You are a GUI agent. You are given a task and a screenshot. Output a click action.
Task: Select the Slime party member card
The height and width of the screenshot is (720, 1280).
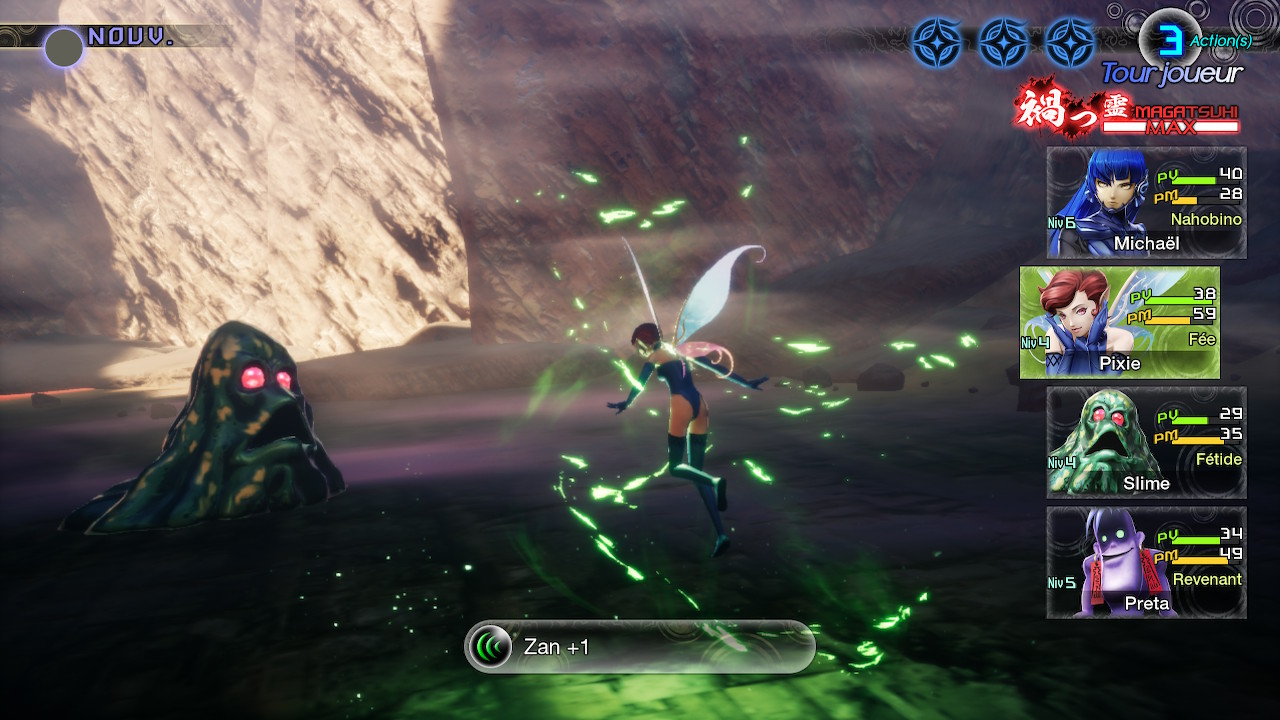pos(1146,442)
